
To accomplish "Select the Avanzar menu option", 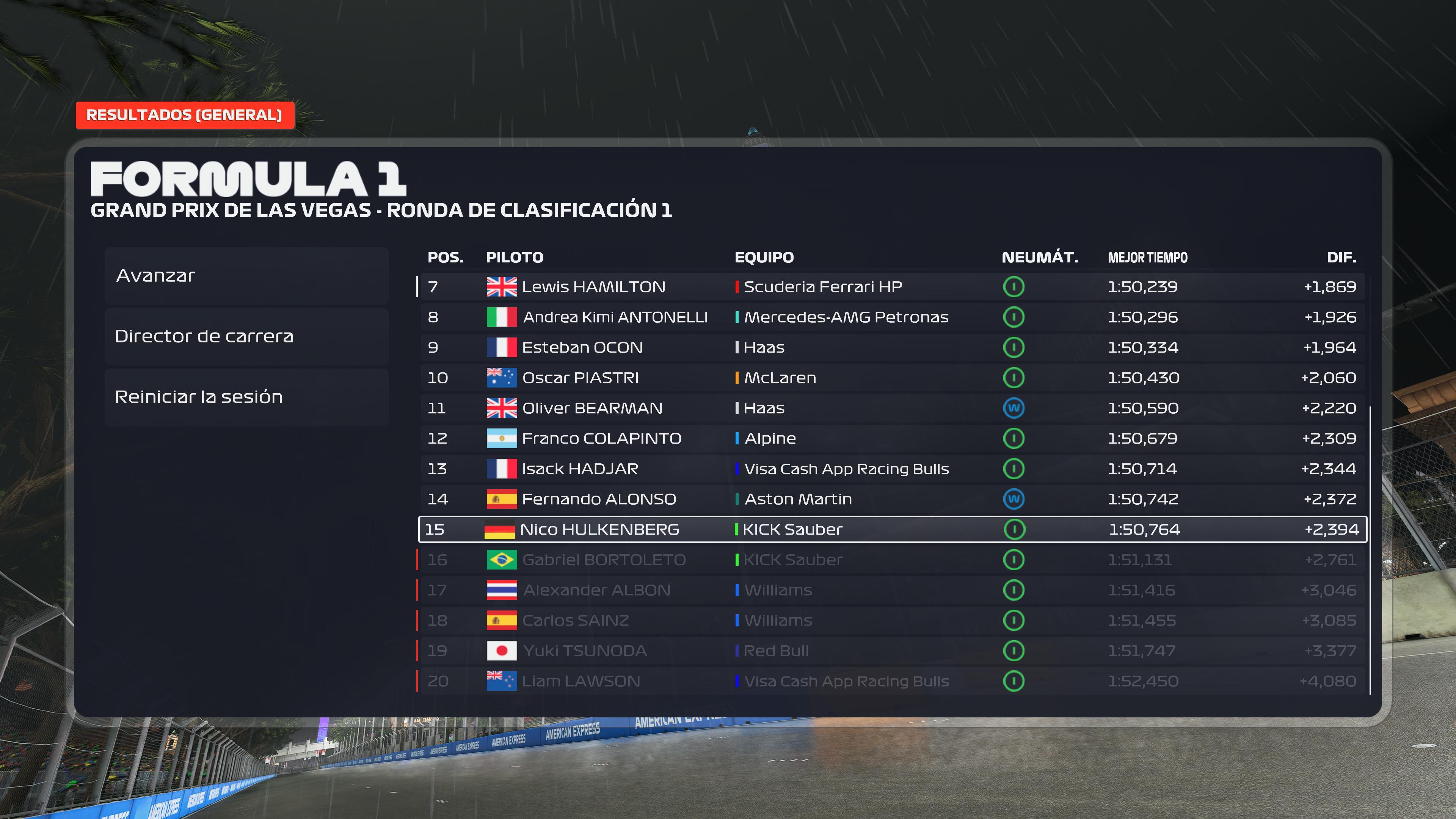I will 246,276.
